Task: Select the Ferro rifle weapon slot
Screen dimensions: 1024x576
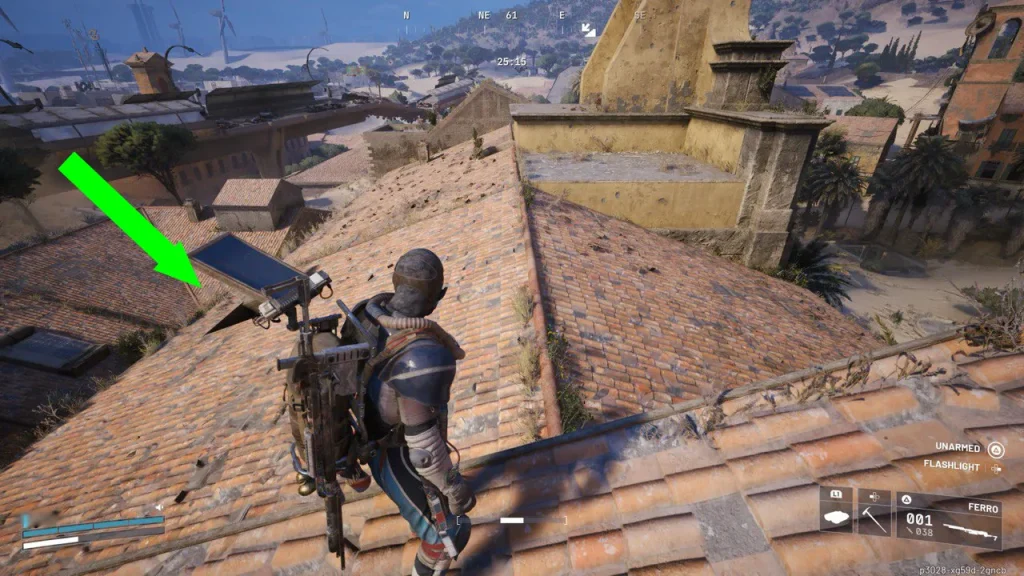Action: click(948, 520)
